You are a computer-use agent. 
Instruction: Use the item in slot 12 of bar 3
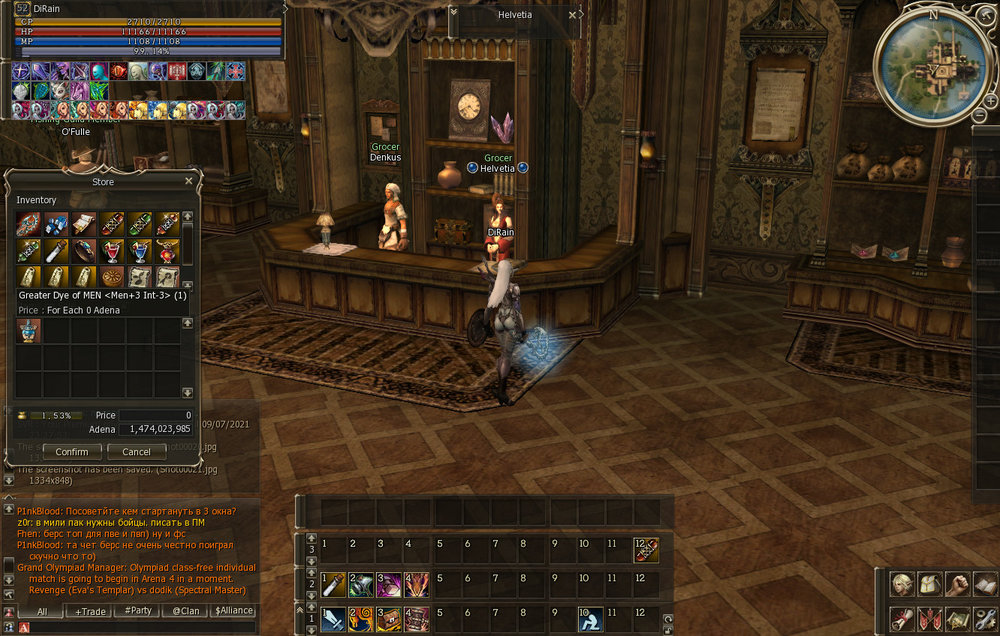646,549
